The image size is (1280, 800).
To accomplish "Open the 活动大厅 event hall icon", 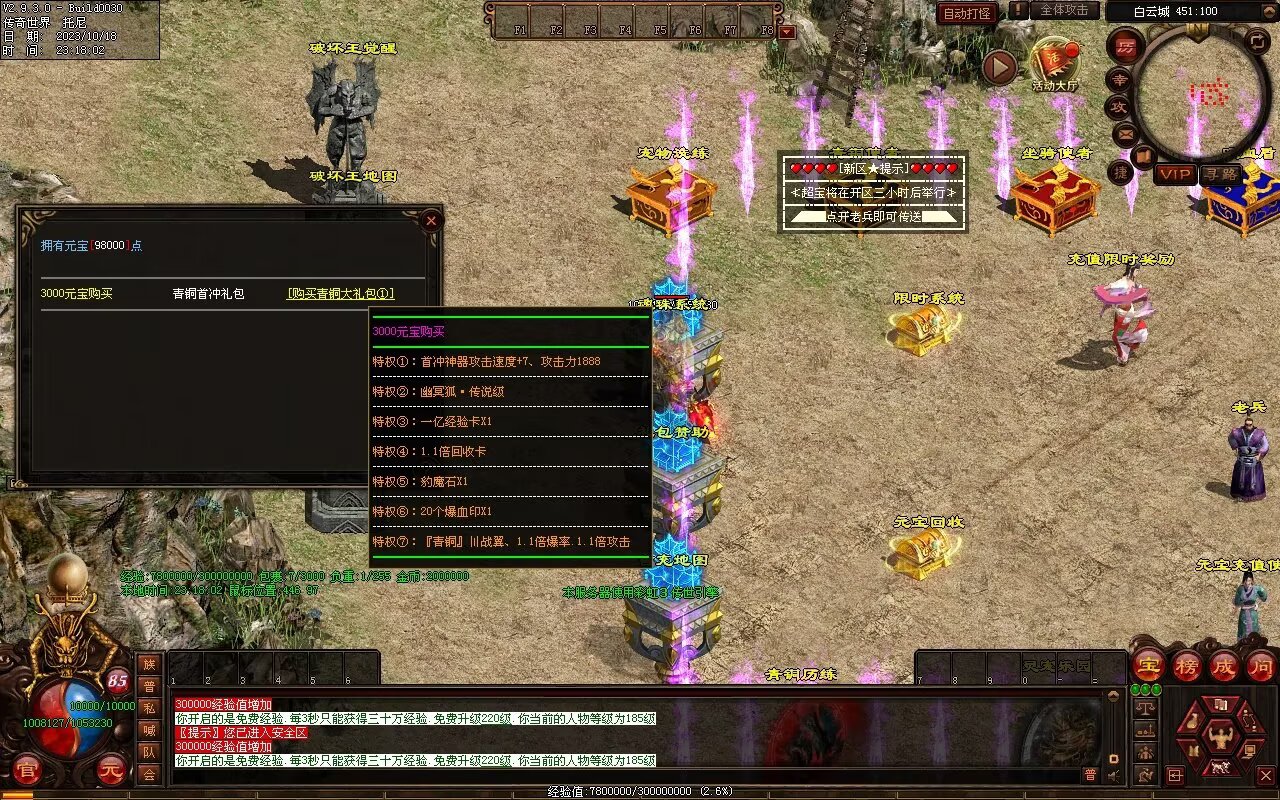I will pyautogui.click(x=1055, y=63).
